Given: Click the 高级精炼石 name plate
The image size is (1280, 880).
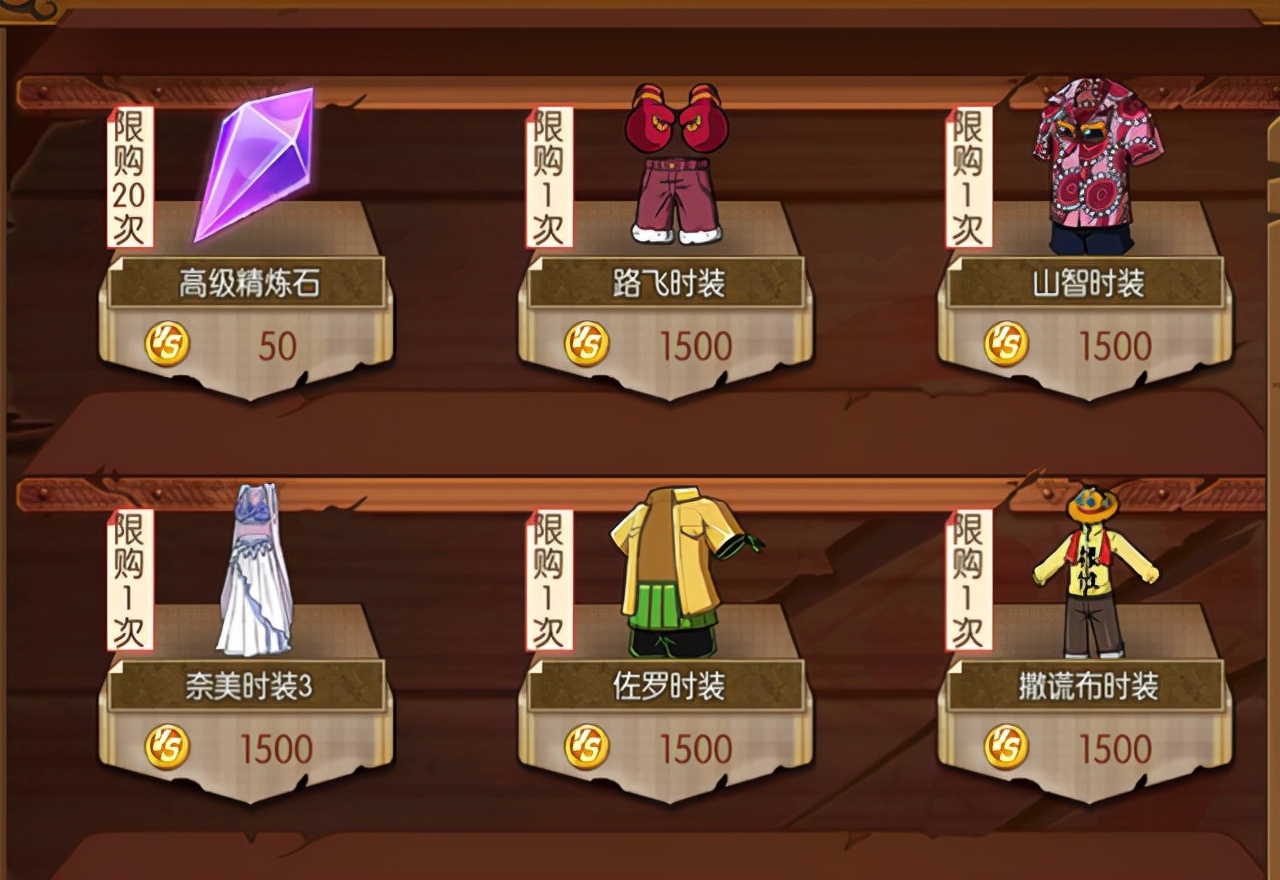Looking at the screenshot, I should point(253,278).
